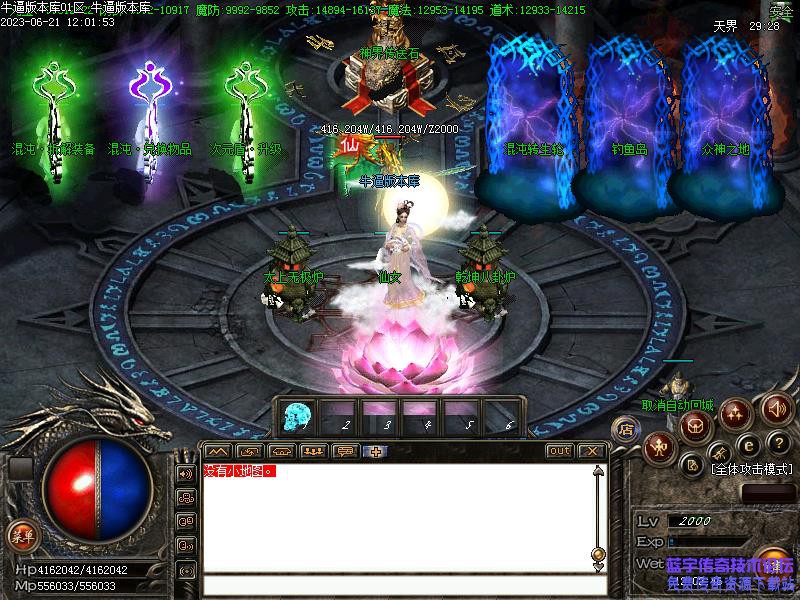Click the mountain-shaped button on chat toolbar
The image size is (800, 600).
coord(218,451)
